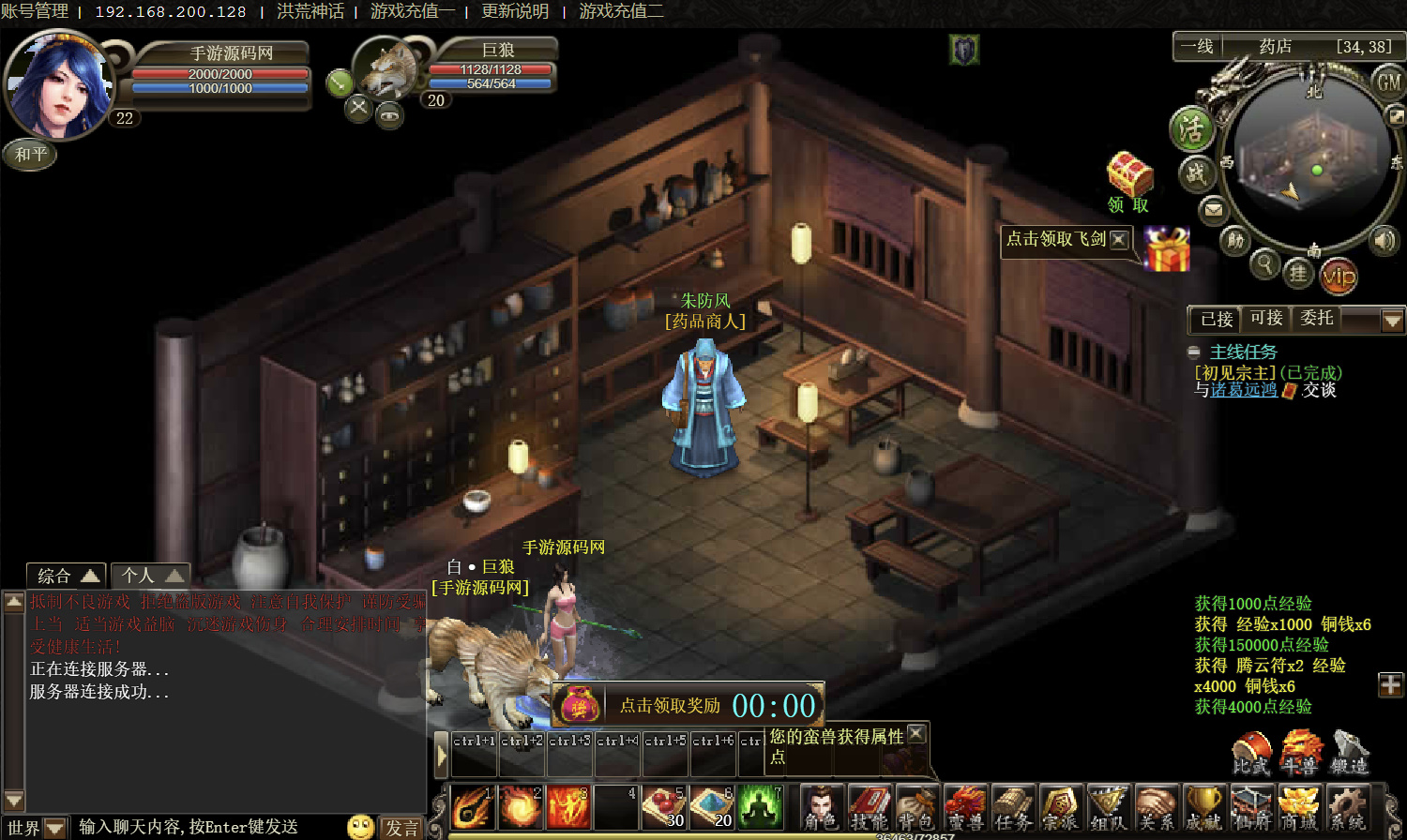The height and width of the screenshot is (840, 1407).
Task: Open the 任务 quest log
Action: coord(1013,807)
